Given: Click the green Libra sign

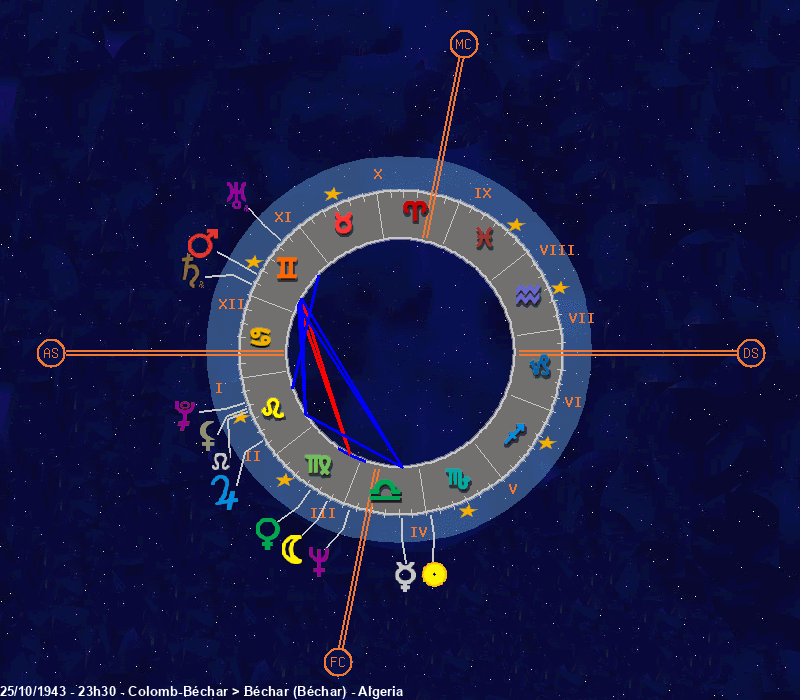Looking at the screenshot, I should tap(383, 491).
